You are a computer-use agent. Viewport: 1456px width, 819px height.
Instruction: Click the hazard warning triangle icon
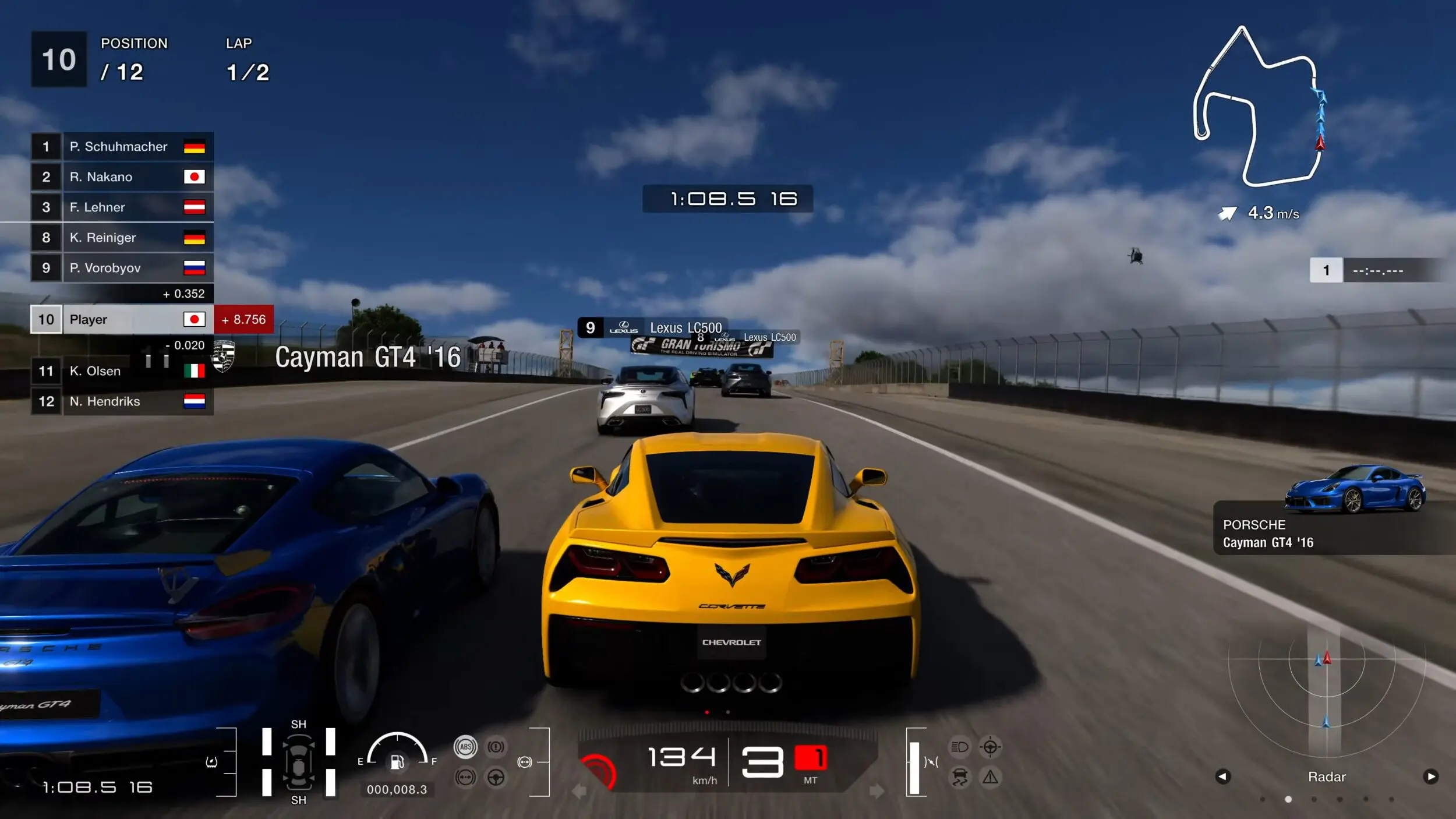point(990,777)
